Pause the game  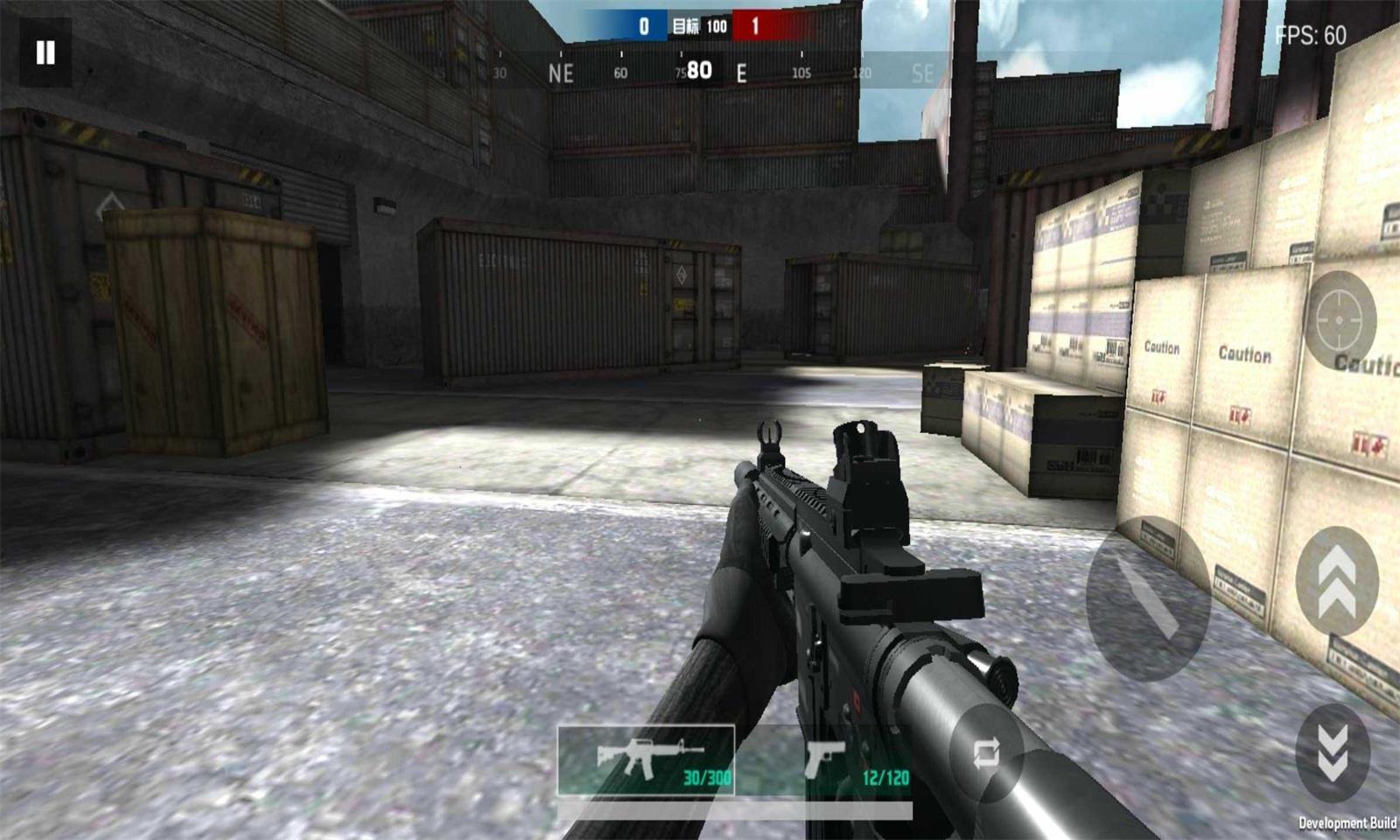pos(45,53)
